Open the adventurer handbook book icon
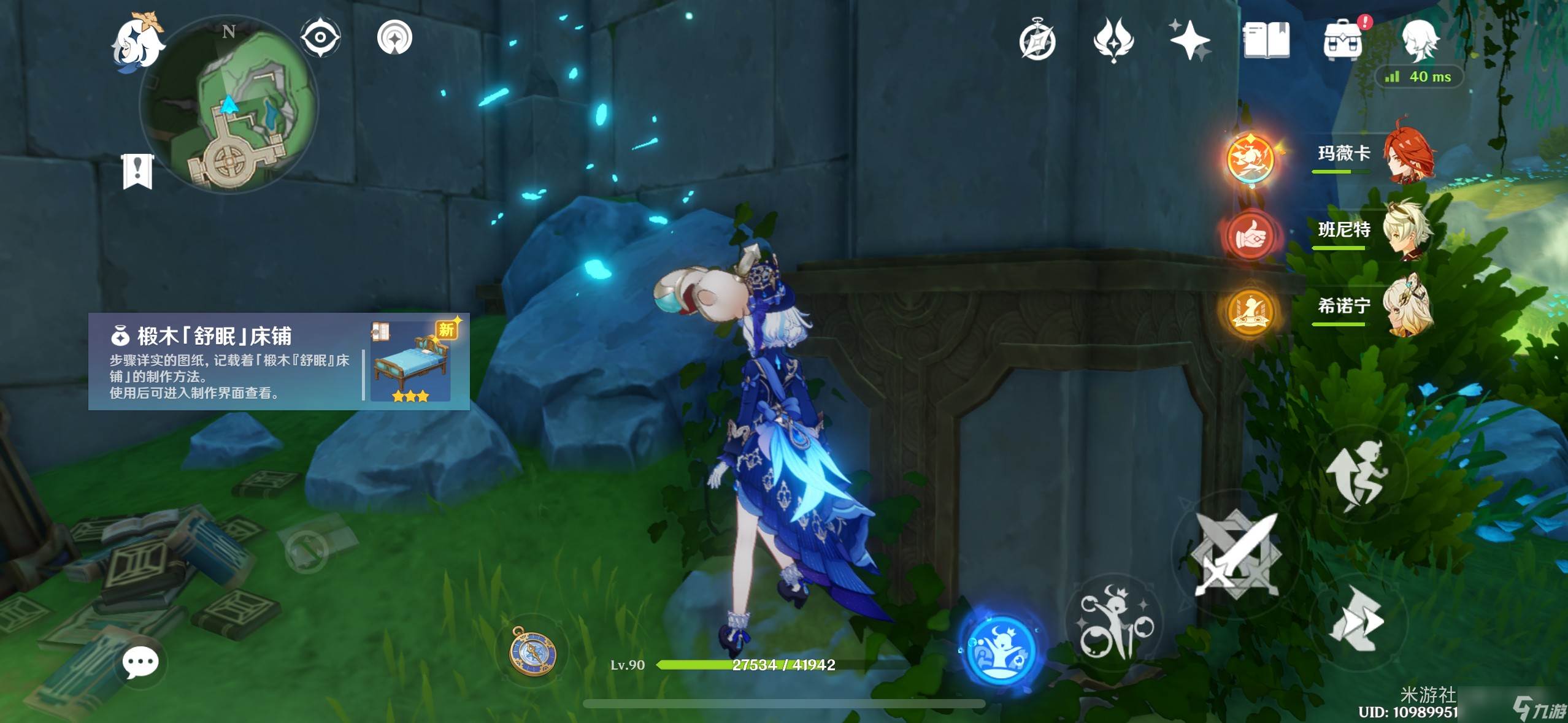The height and width of the screenshot is (723, 1568). [x=1266, y=41]
